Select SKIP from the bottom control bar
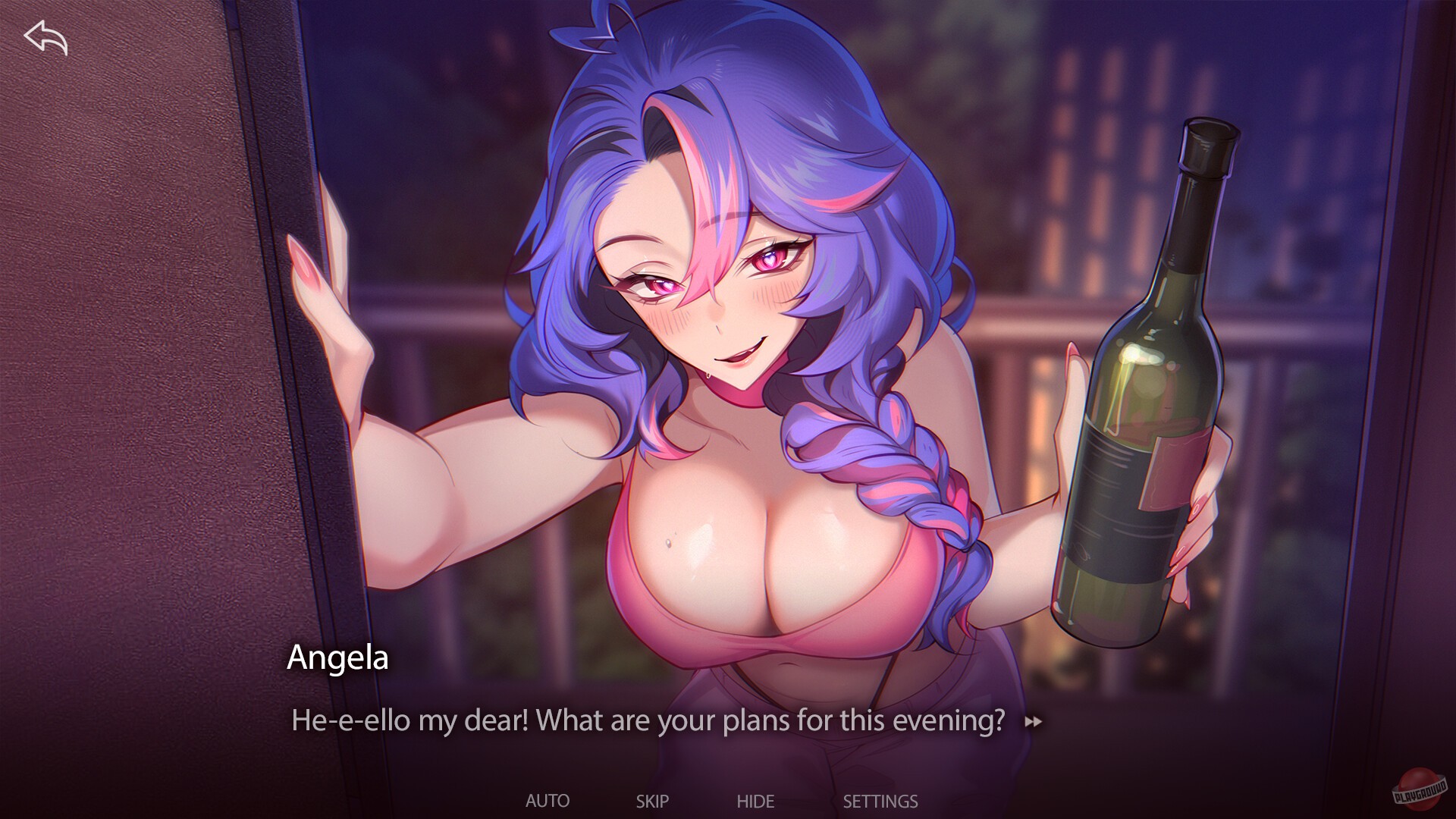Screen dimensions: 1456x819 654,800
